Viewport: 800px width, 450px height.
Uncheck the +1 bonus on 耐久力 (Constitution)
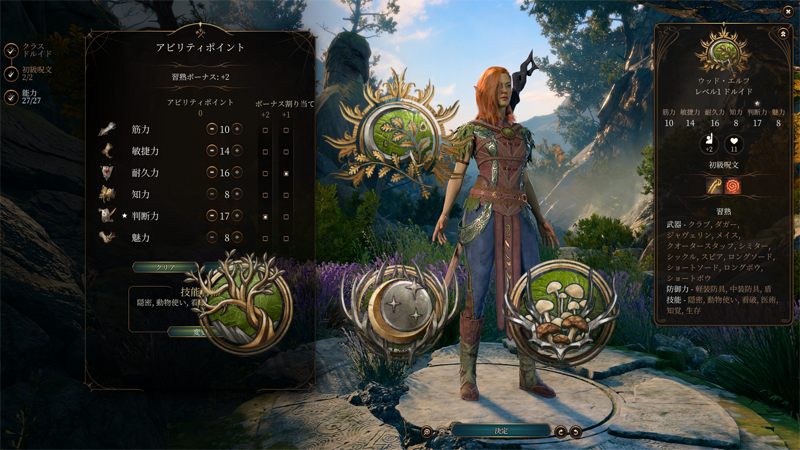(x=286, y=173)
